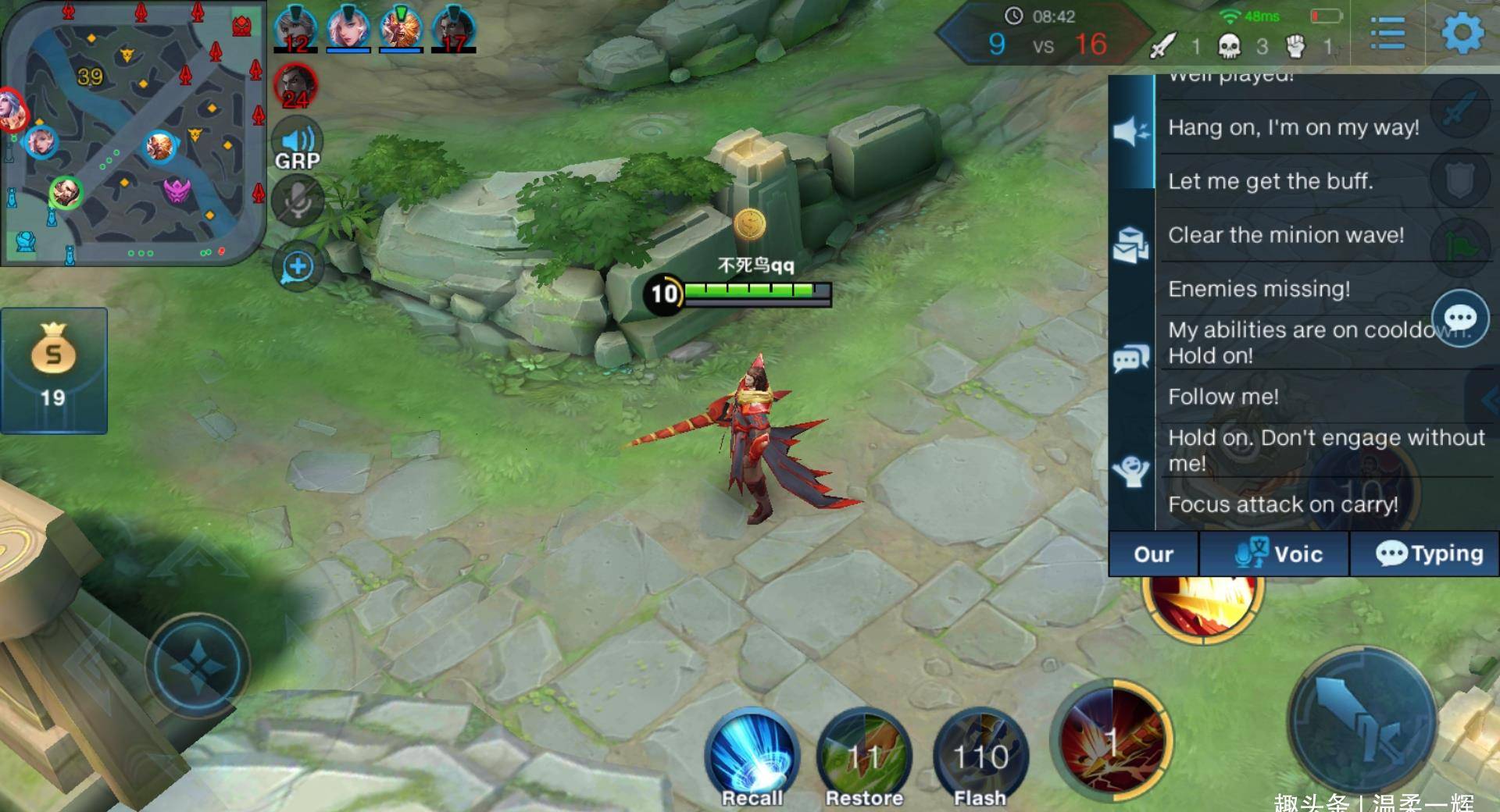Screen dimensions: 1500x812
Task: Open the scoreboard list icon
Action: 1387,34
